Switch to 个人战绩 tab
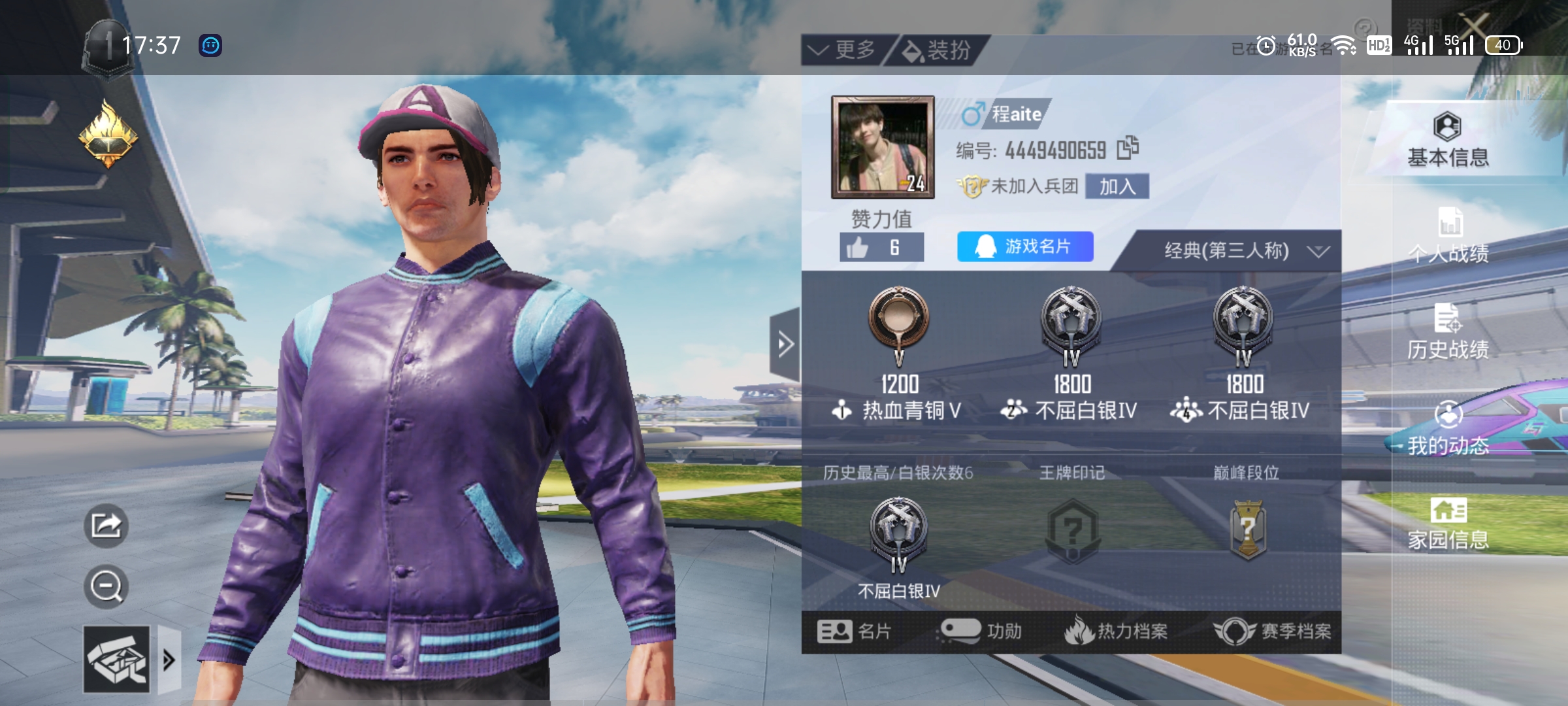 pos(1448,235)
